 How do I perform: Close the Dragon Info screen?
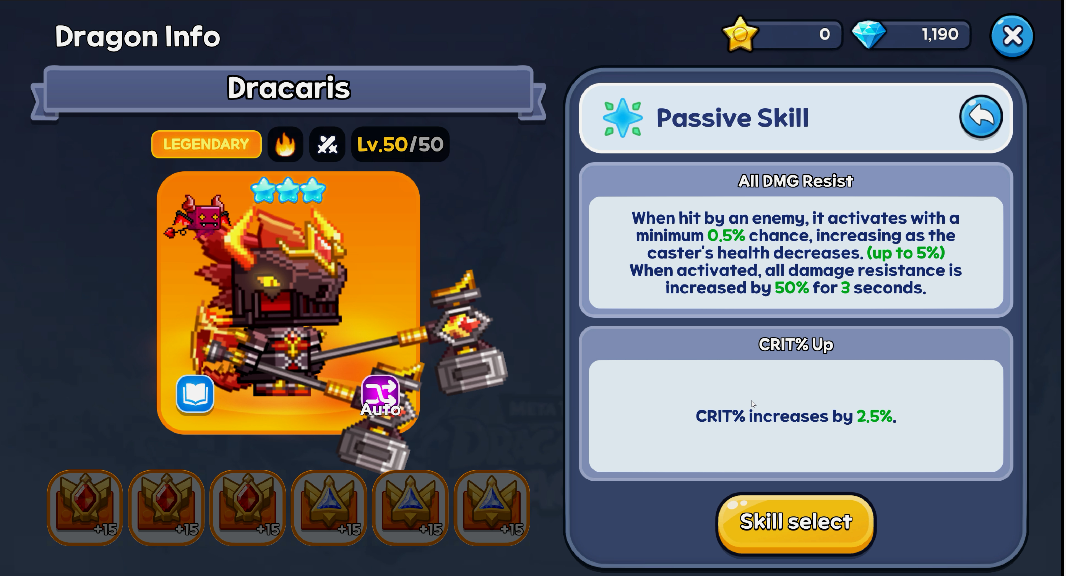(x=1012, y=37)
